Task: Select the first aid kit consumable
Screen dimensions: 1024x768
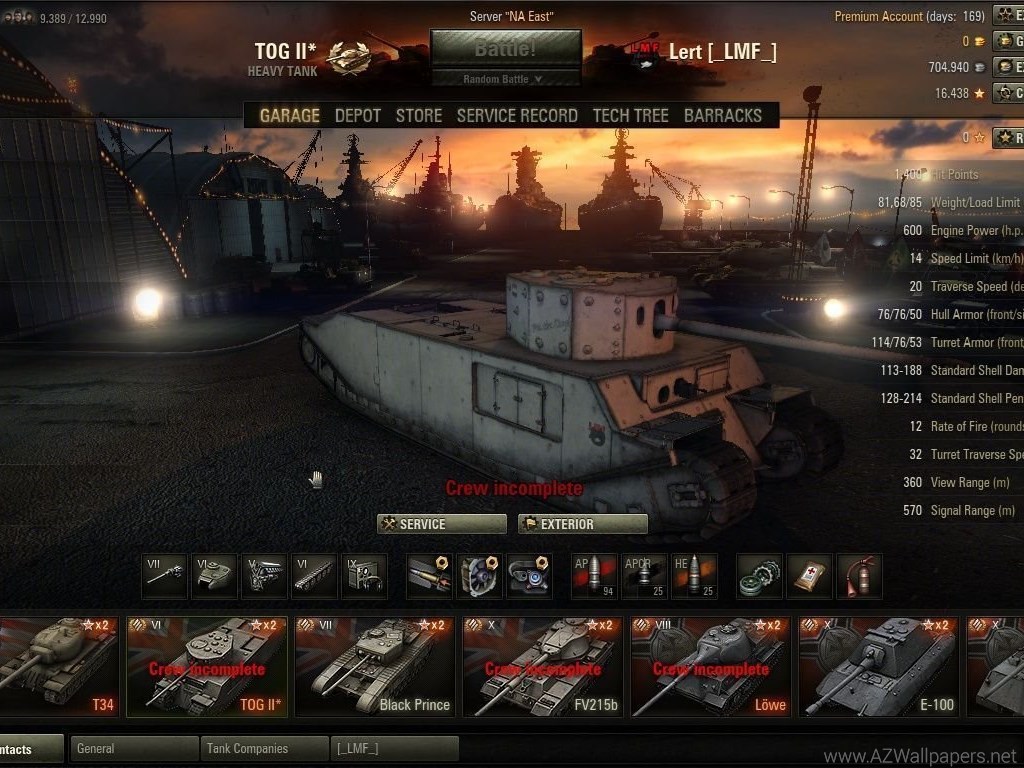Action: pos(809,576)
